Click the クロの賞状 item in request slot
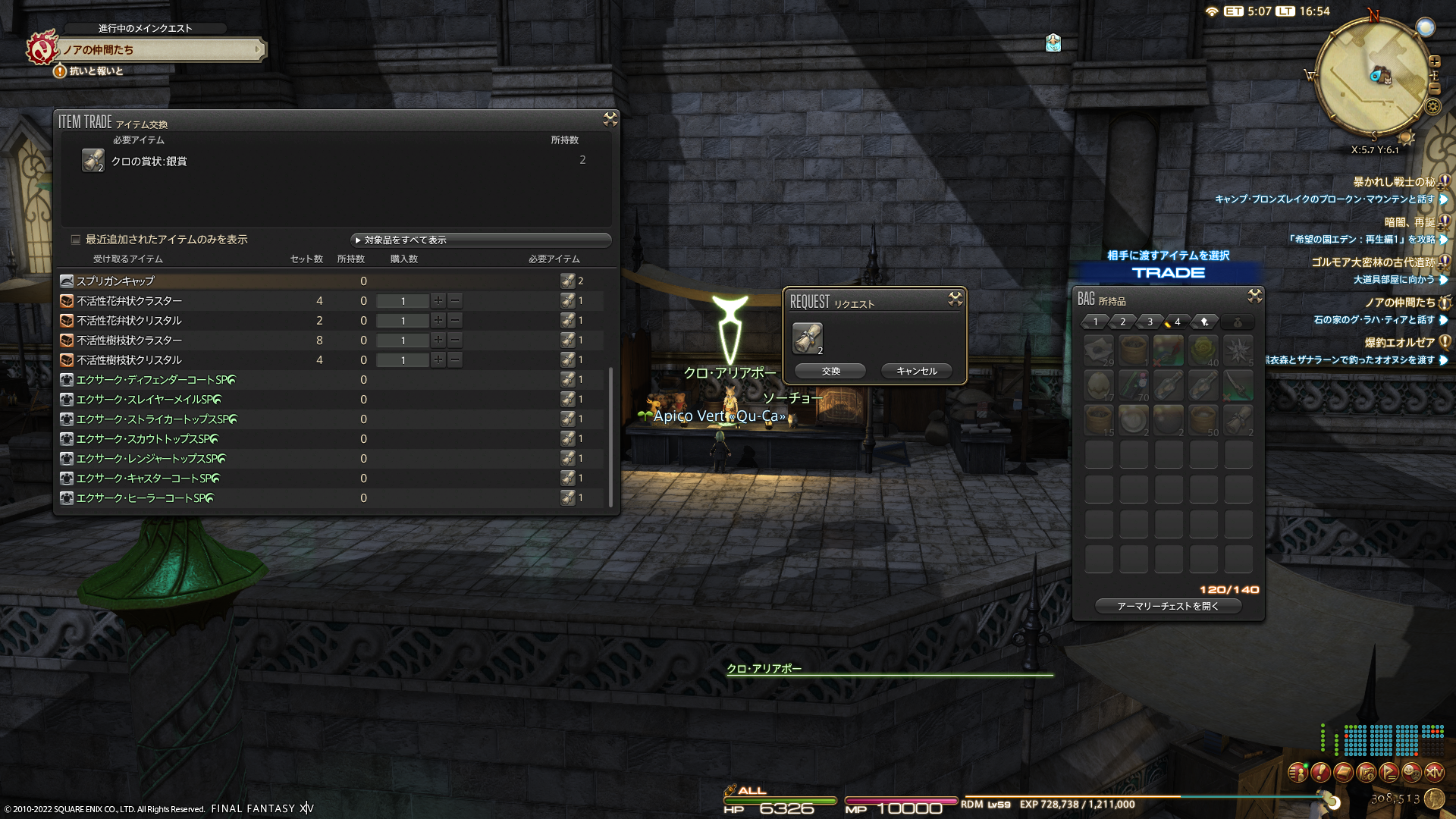The width and height of the screenshot is (1456, 819). coord(807,338)
